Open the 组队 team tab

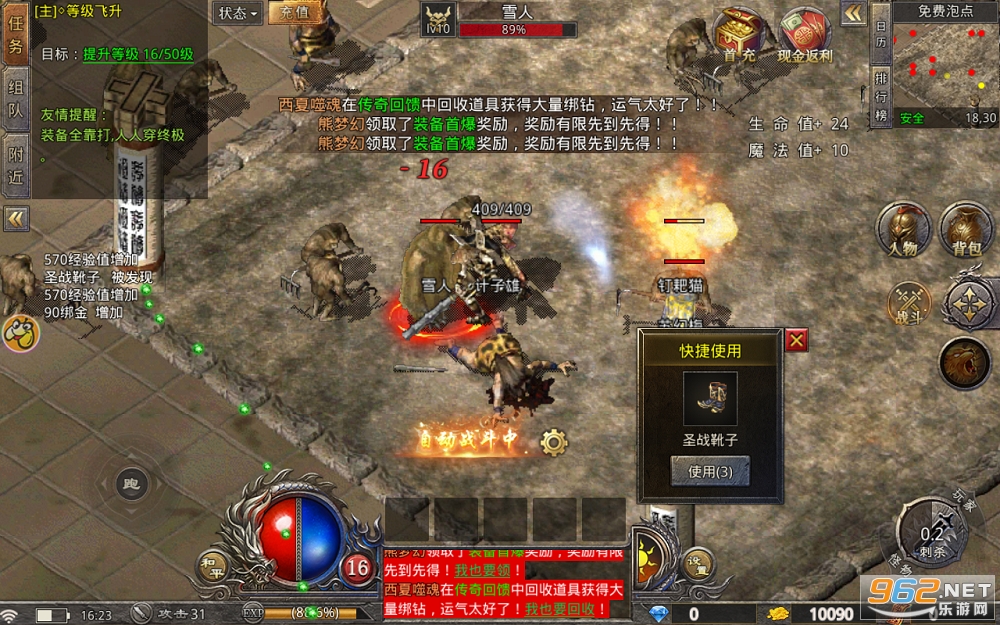point(15,98)
